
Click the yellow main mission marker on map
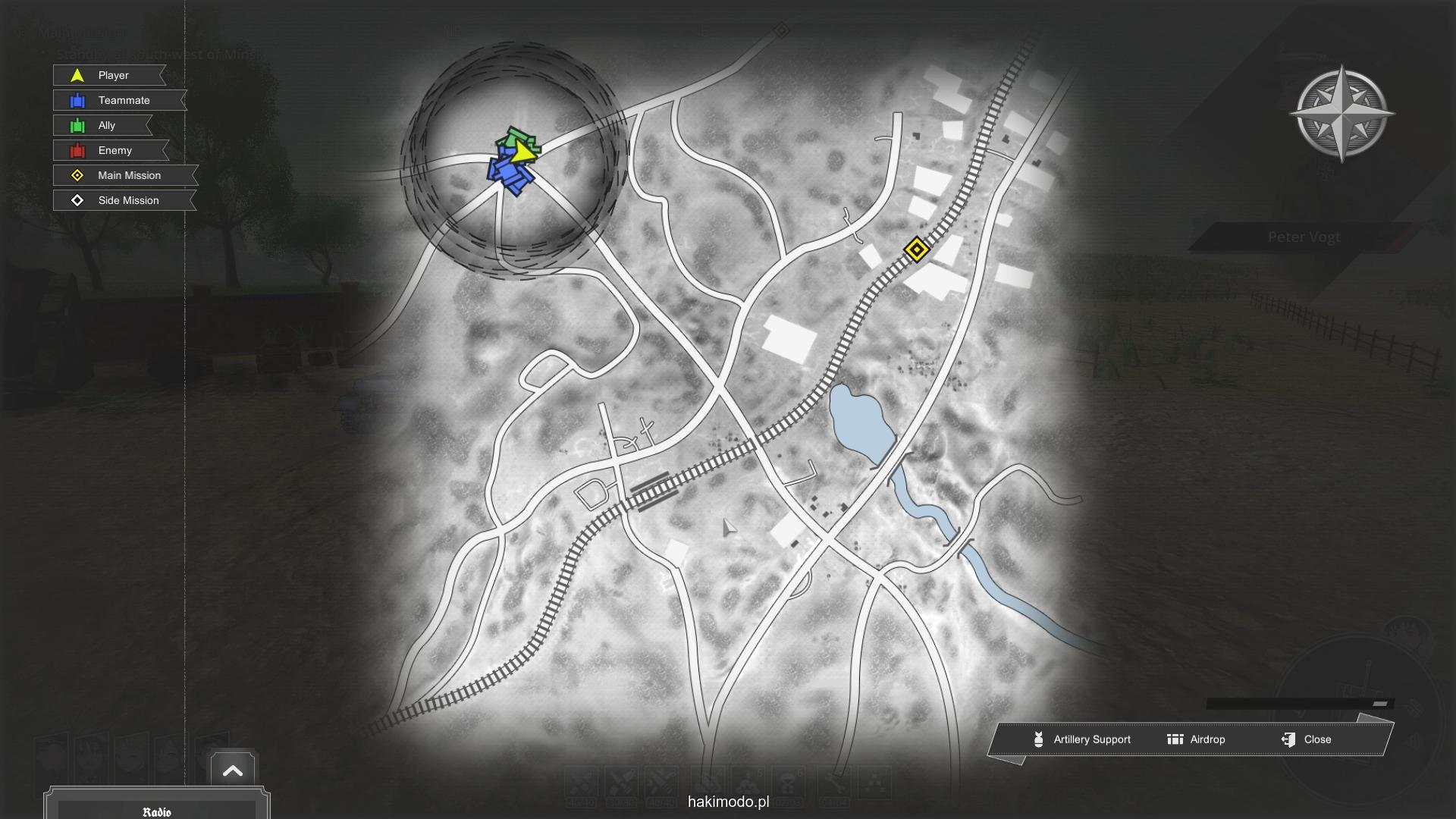(916, 249)
